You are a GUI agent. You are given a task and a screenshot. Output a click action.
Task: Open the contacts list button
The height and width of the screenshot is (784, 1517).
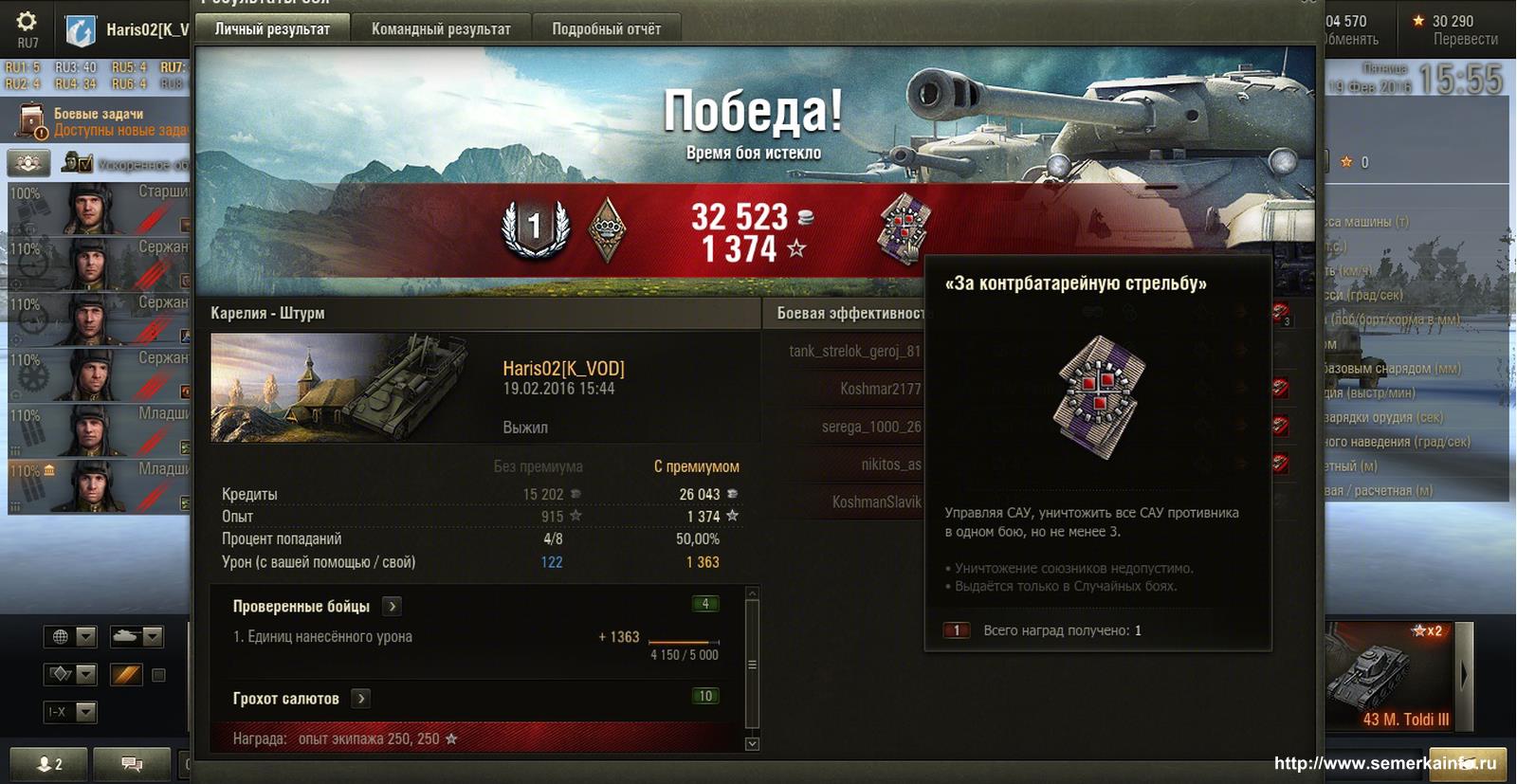click(x=48, y=764)
